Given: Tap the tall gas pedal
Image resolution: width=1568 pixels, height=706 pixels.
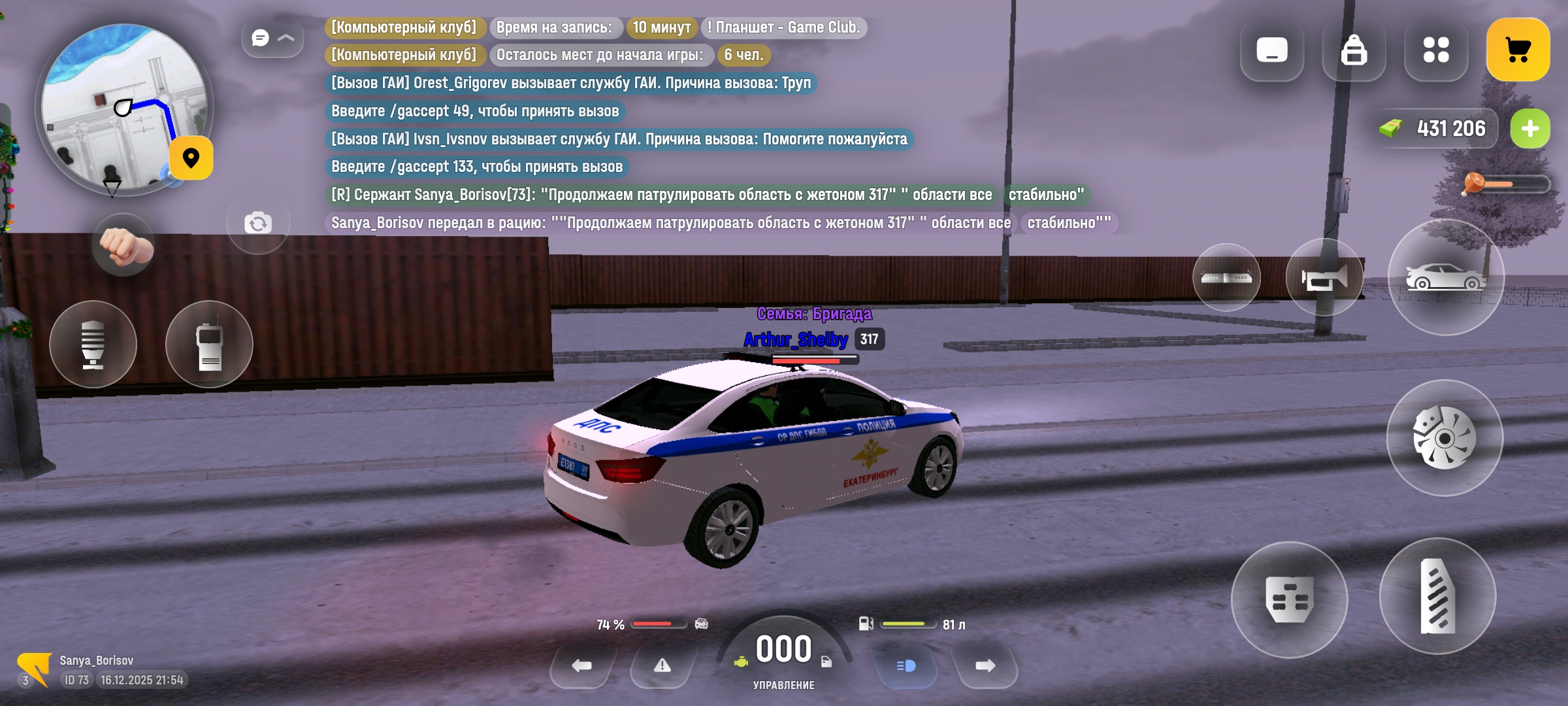Looking at the screenshot, I should click(x=1437, y=596).
